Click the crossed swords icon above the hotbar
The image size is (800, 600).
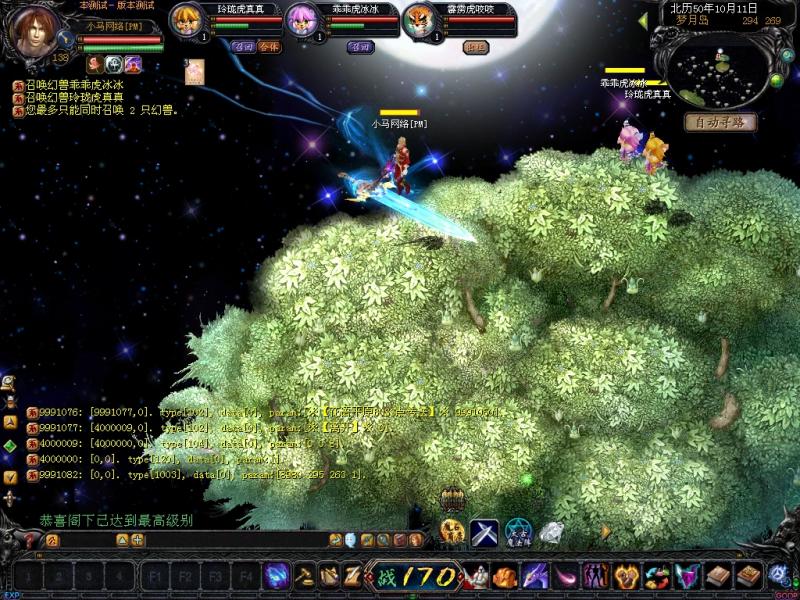[x=485, y=533]
